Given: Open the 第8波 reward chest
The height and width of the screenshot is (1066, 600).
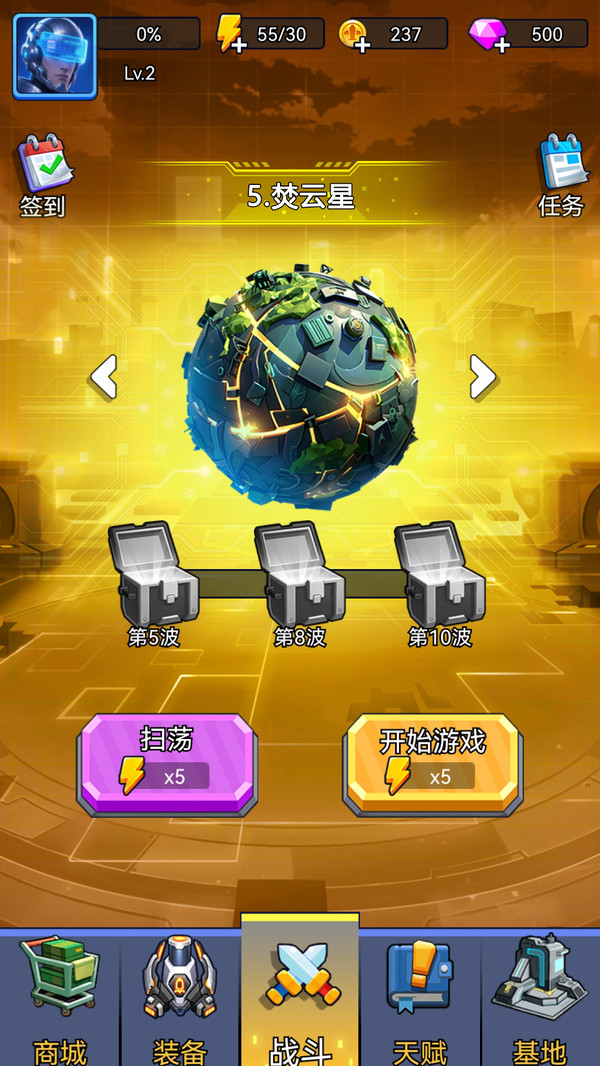Looking at the screenshot, I should click(x=298, y=574).
